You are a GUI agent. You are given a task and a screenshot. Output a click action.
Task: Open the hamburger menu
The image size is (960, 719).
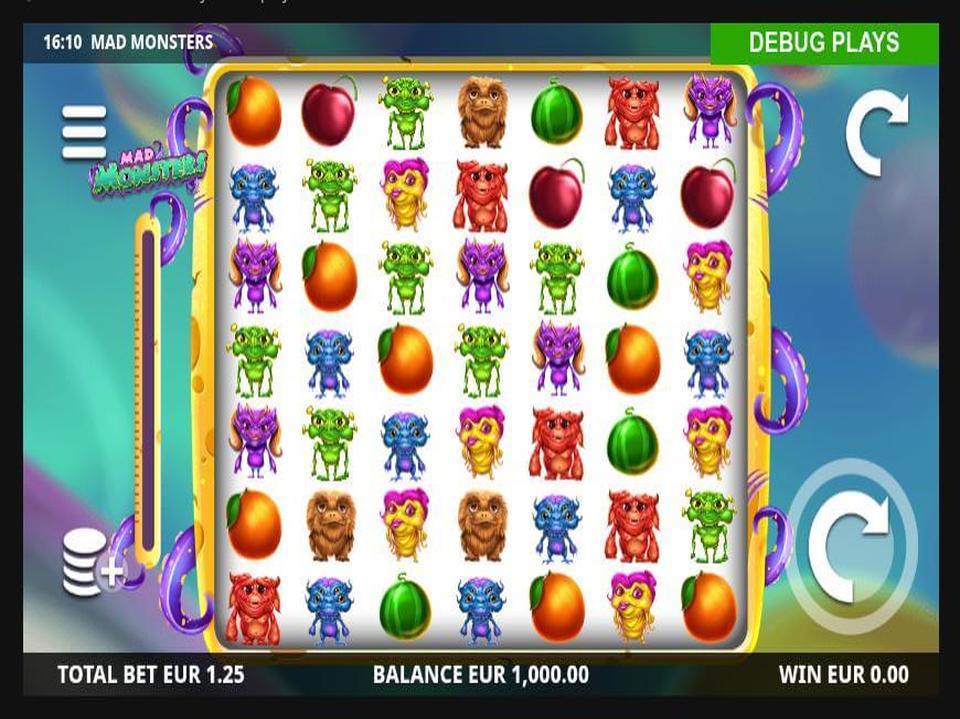pos(84,132)
